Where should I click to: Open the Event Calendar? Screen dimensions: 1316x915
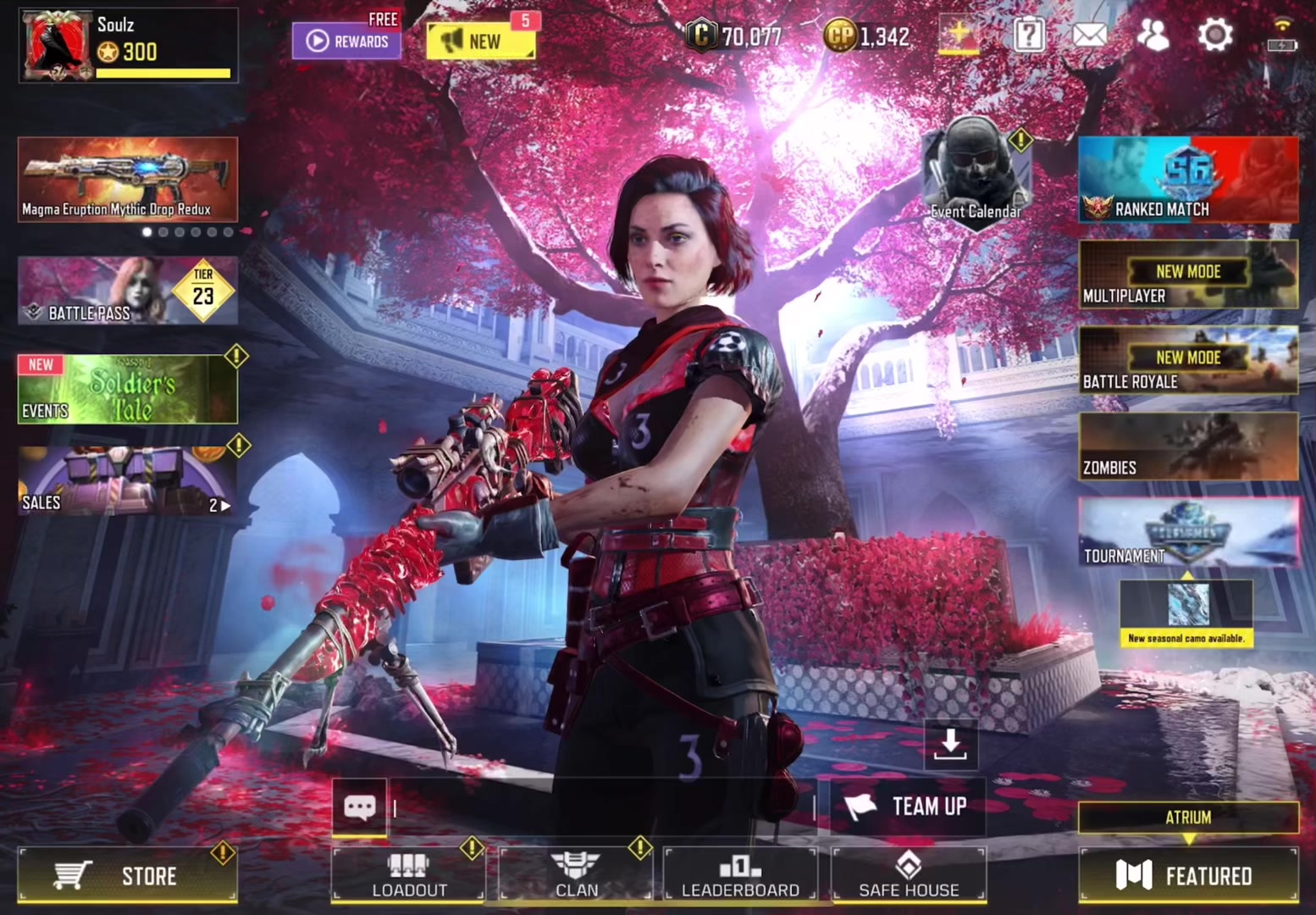[x=976, y=172]
